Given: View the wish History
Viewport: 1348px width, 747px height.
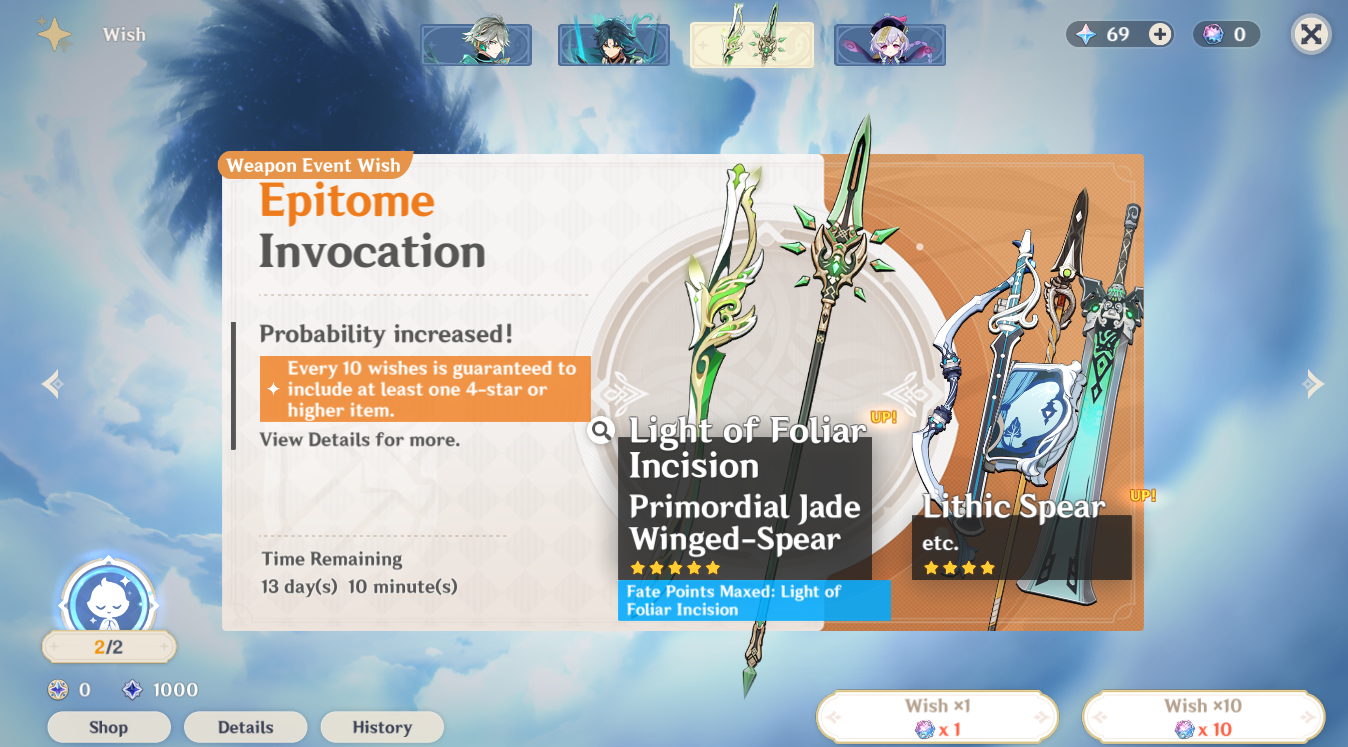Looking at the screenshot, I should (382, 727).
